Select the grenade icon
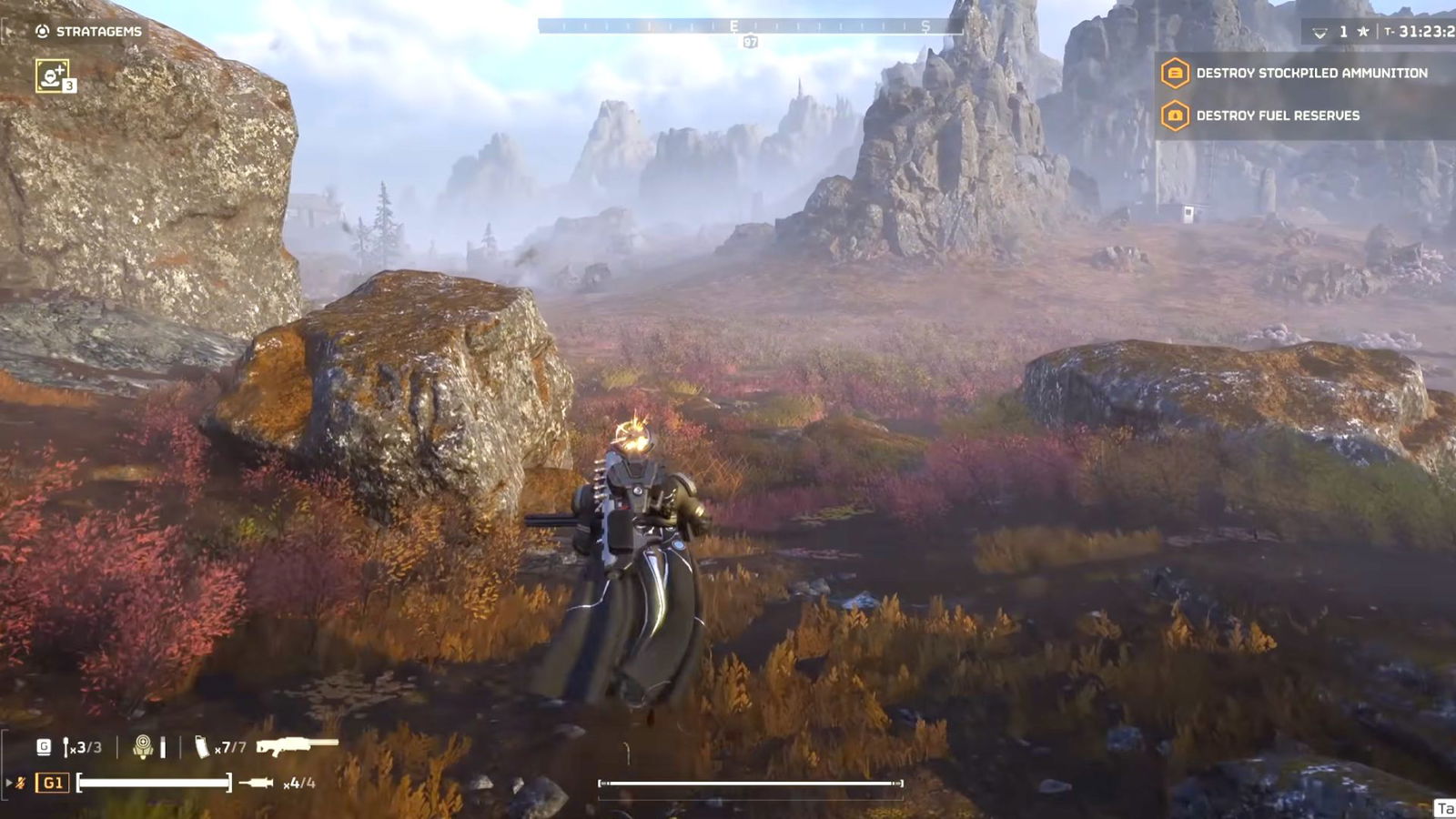Screen dimensions: 1456x819 tap(67, 747)
